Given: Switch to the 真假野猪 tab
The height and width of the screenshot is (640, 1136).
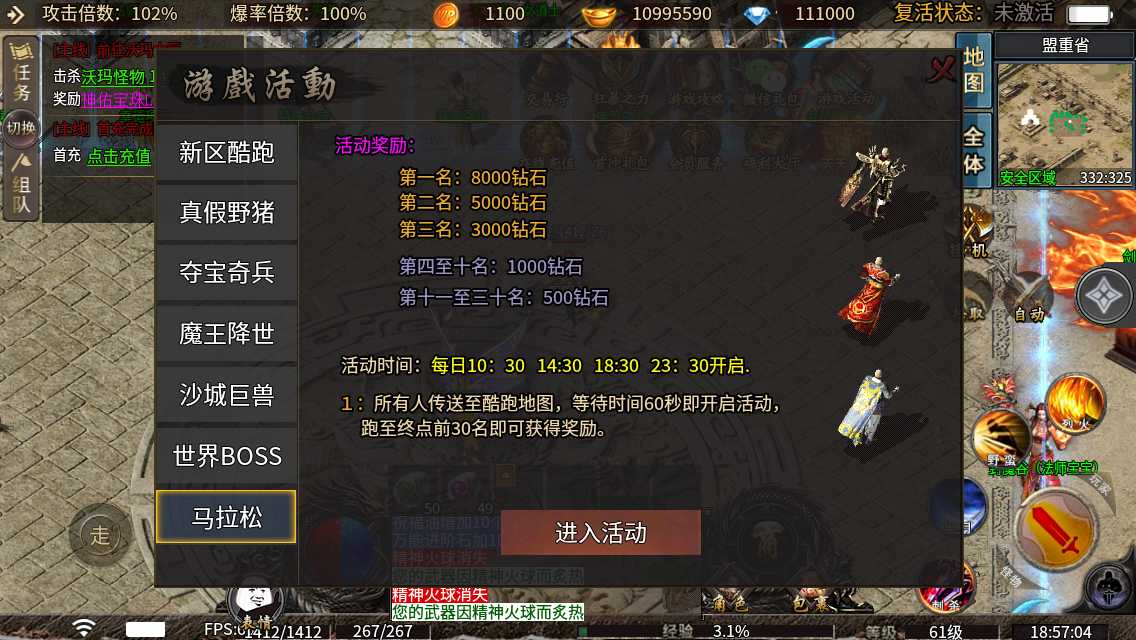Looking at the screenshot, I should 227,213.
